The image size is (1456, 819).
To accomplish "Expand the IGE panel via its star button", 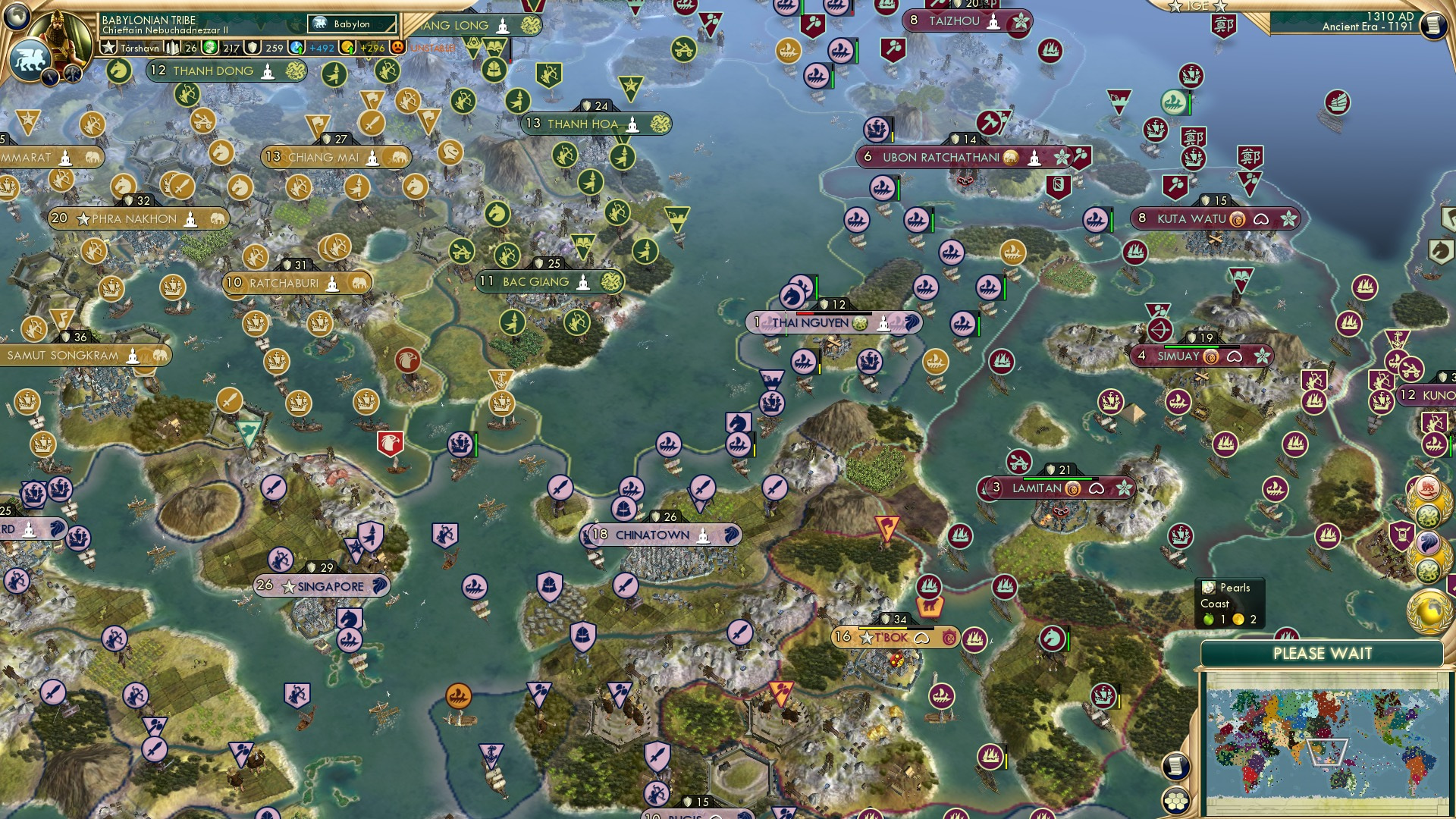I will (1219, 7).
